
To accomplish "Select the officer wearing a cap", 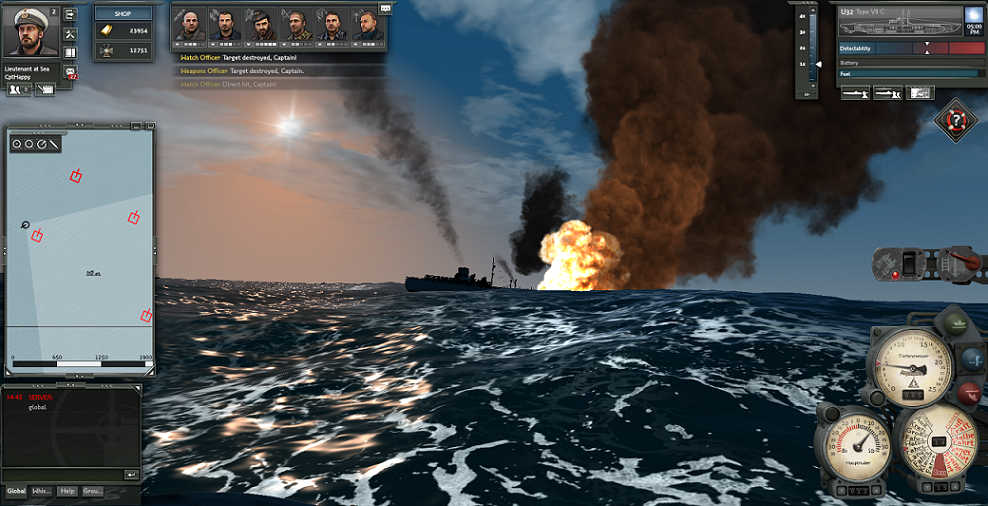I will [262, 26].
